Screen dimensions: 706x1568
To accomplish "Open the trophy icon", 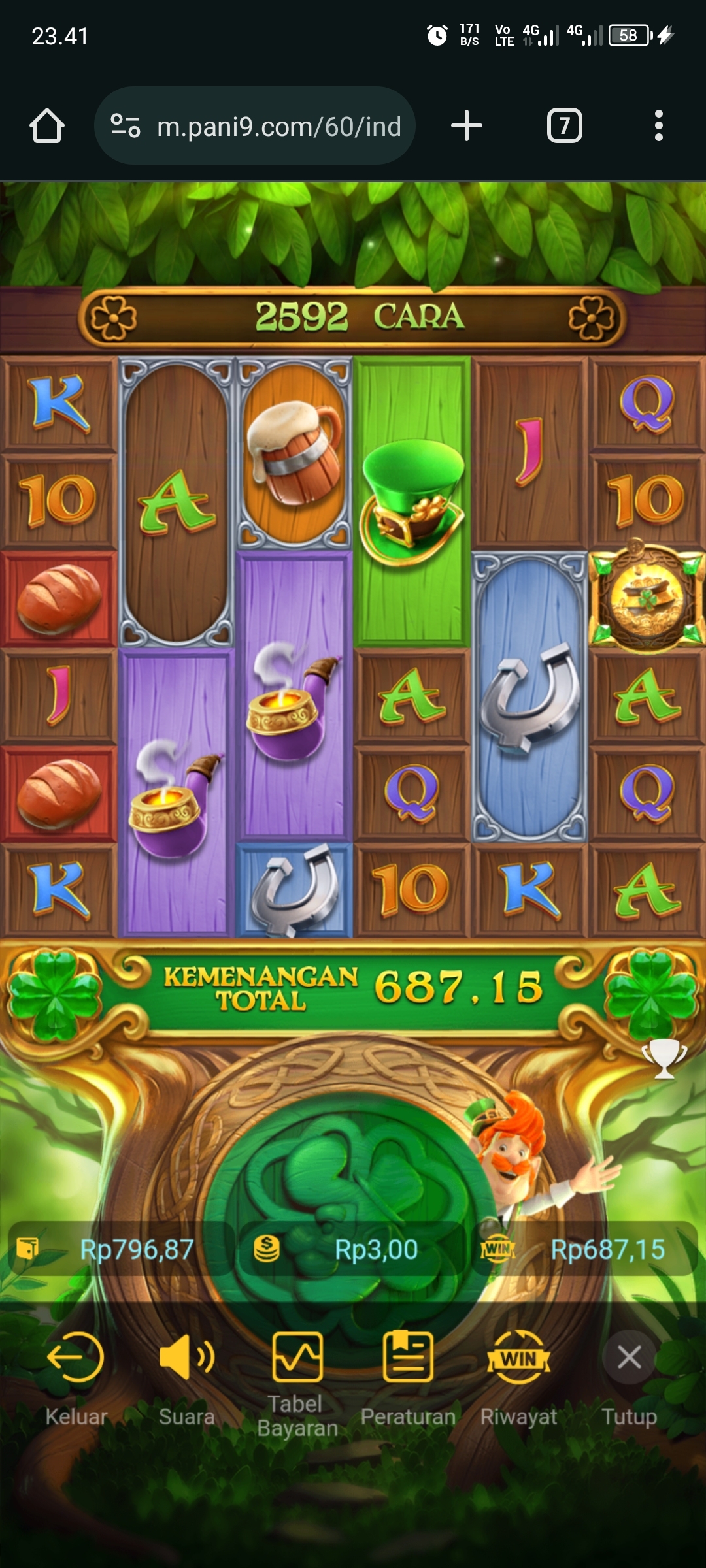I will tap(664, 1058).
